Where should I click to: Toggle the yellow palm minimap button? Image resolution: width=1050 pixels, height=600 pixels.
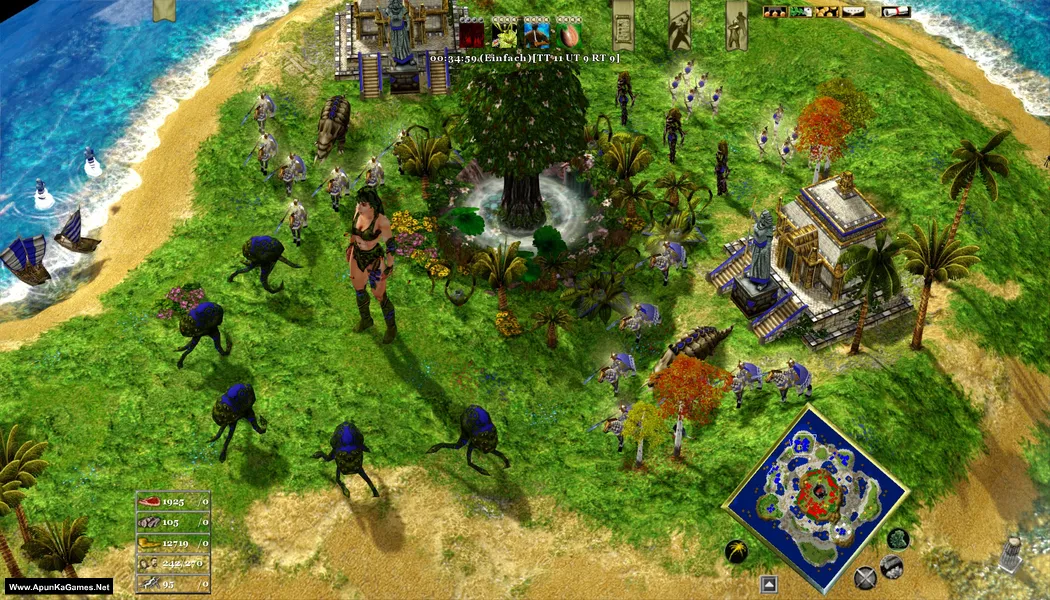tap(737, 551)
